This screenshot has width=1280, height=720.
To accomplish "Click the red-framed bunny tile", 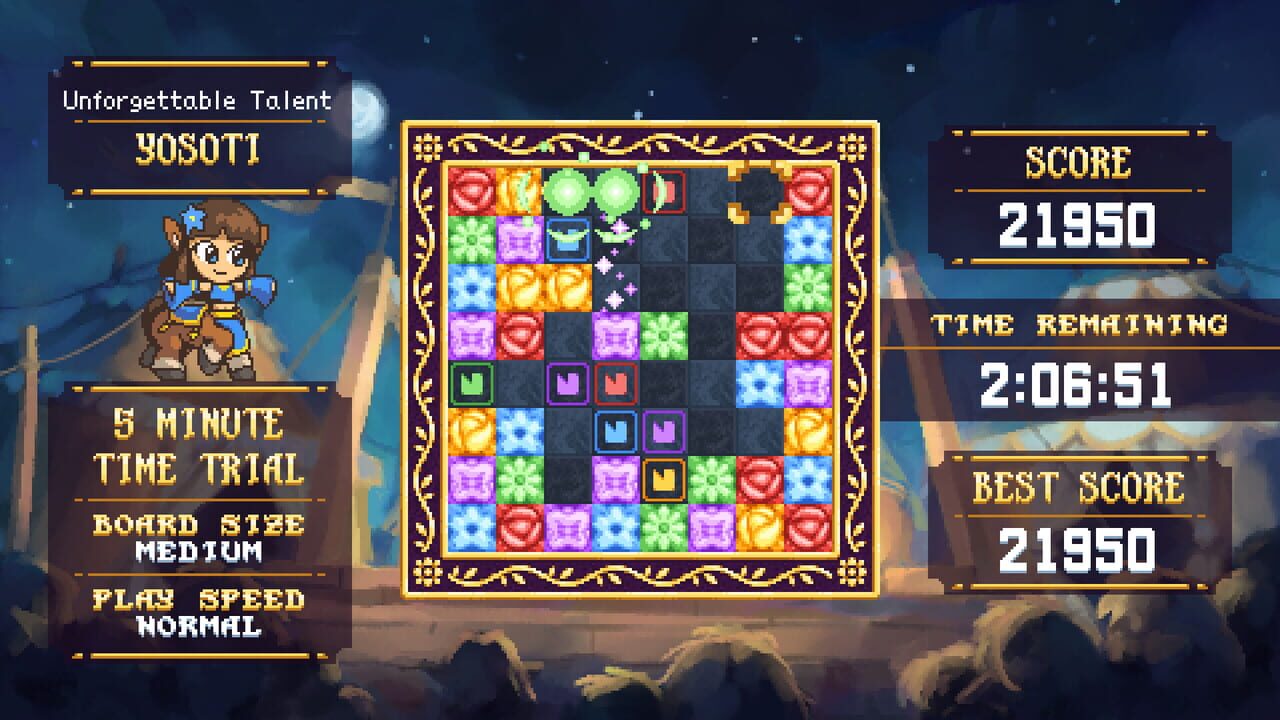I will tap(613, 383).
